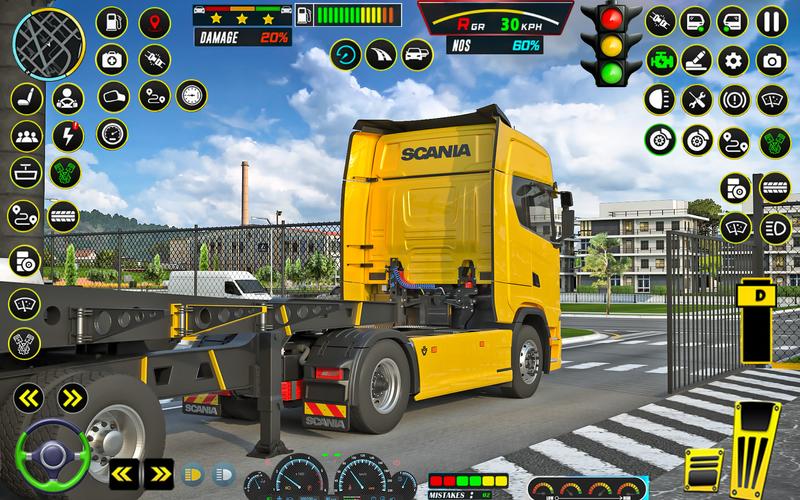800x500 pixels.
Task: Pause the game
Action: coord(770,21)
